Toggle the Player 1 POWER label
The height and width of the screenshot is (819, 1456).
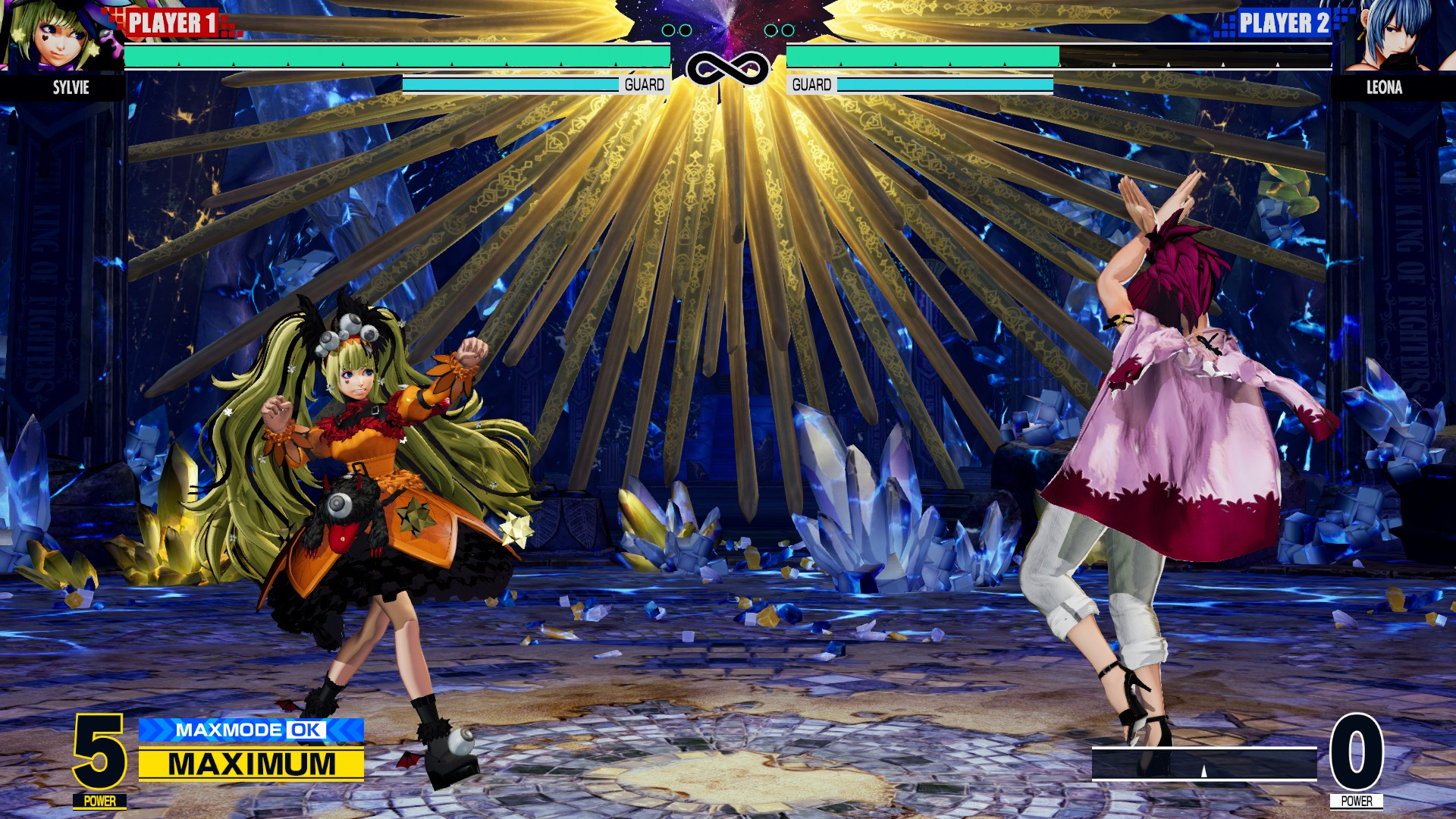[100, 800]
